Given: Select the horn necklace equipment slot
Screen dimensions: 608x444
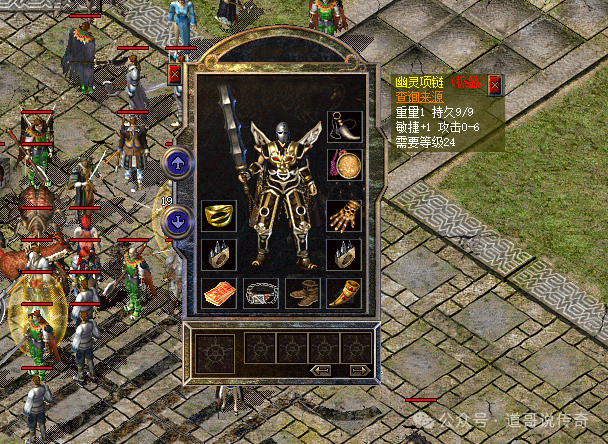Looking at the screenshot, I should click(345, 126).
